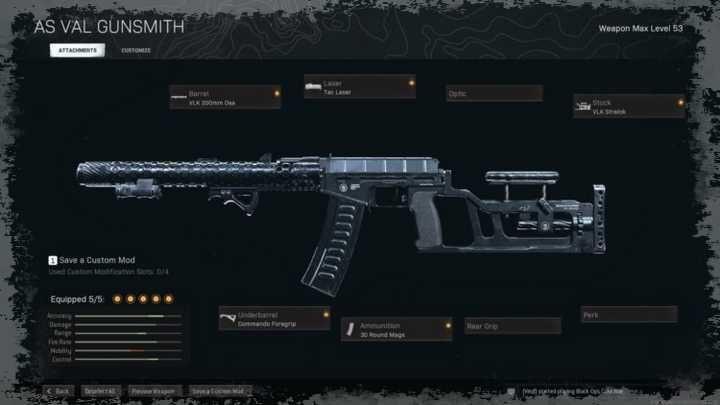Viewport: 720px width, 405px height.
Task: Open the empty Optic slot
Action: tap(493, 93)
